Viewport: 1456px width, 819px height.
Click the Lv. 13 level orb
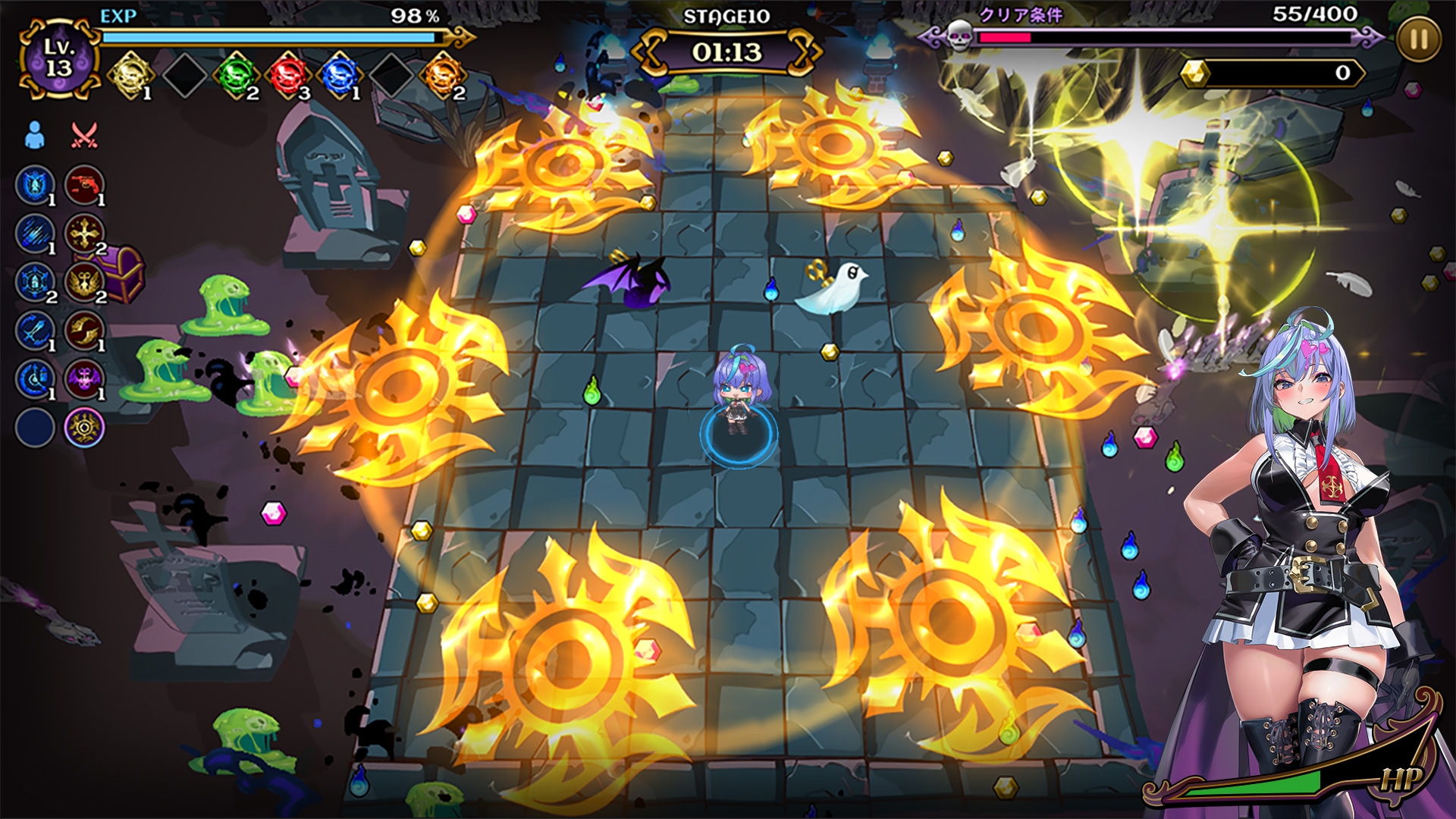[61, 55]
